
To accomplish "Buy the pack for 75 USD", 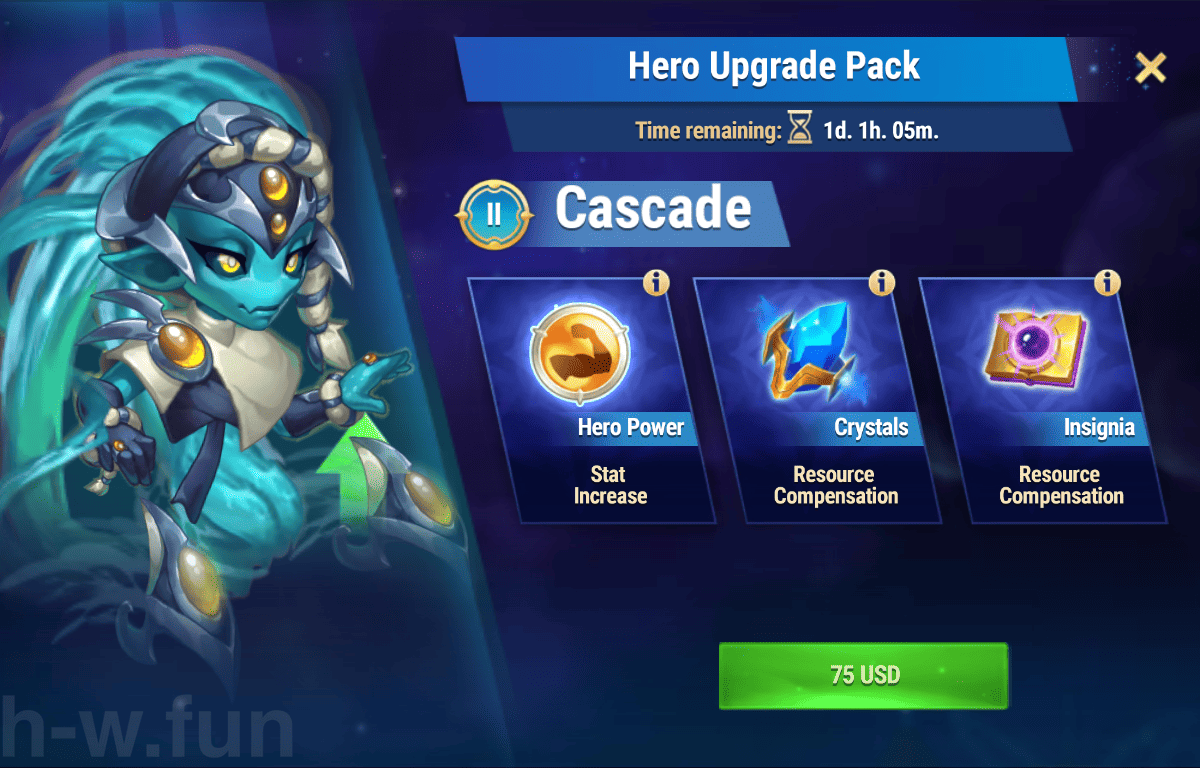I will (863, 675).
